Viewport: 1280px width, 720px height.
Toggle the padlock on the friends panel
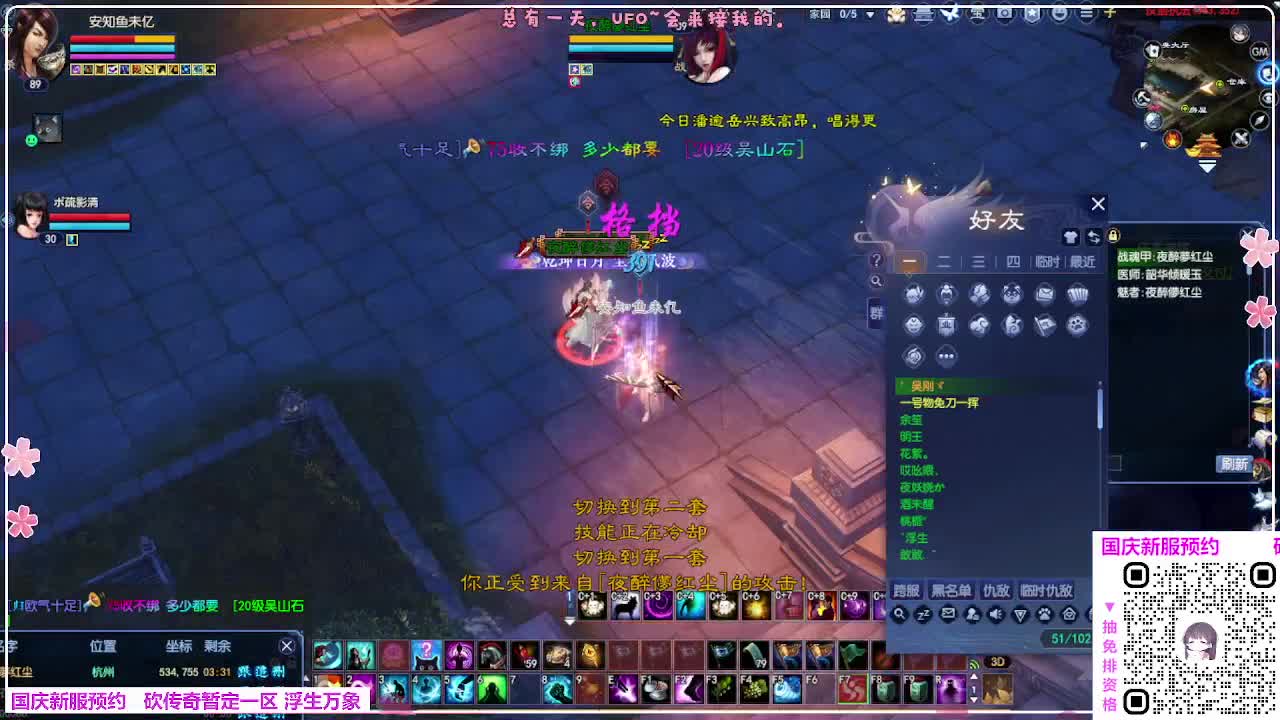coord(1112,235)
